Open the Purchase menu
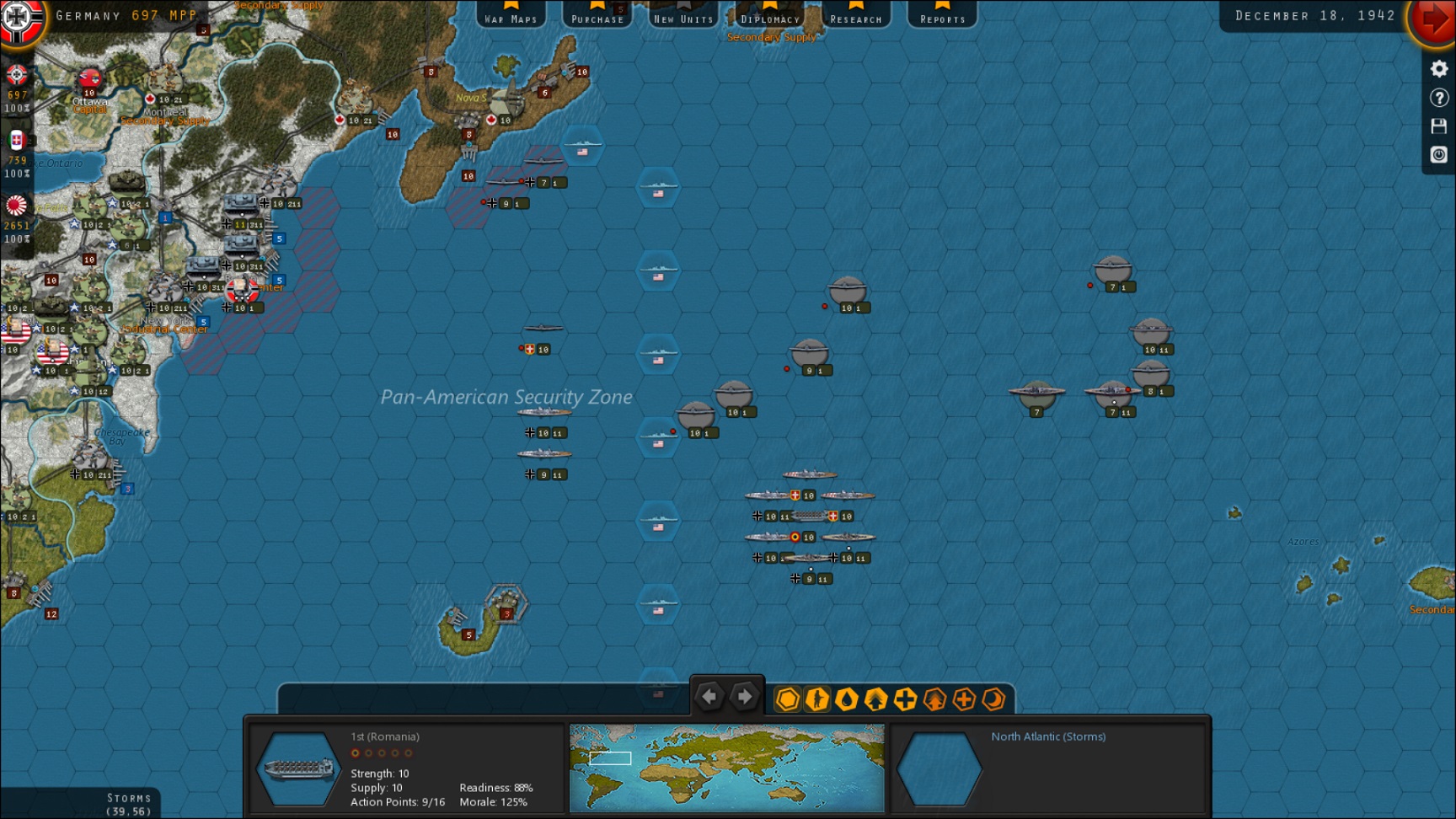 coord(597,14)
